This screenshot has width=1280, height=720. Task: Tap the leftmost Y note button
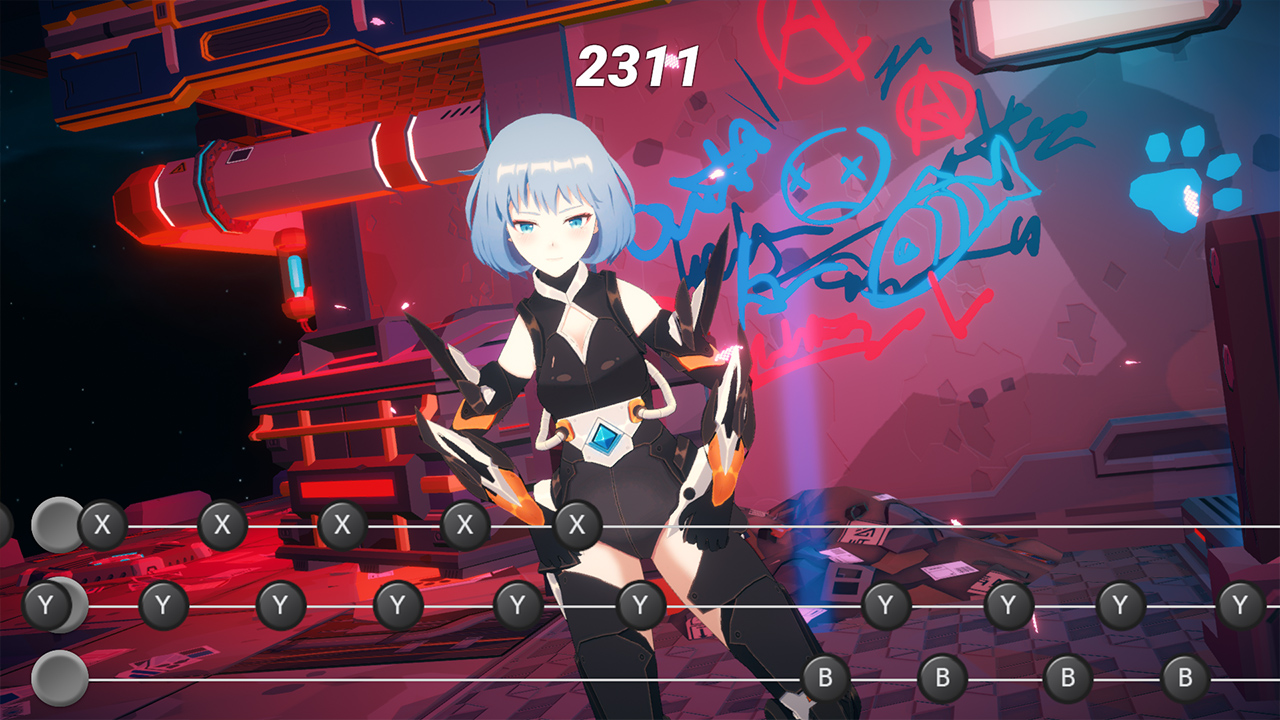pyautogui.click(x=44, y=603)
